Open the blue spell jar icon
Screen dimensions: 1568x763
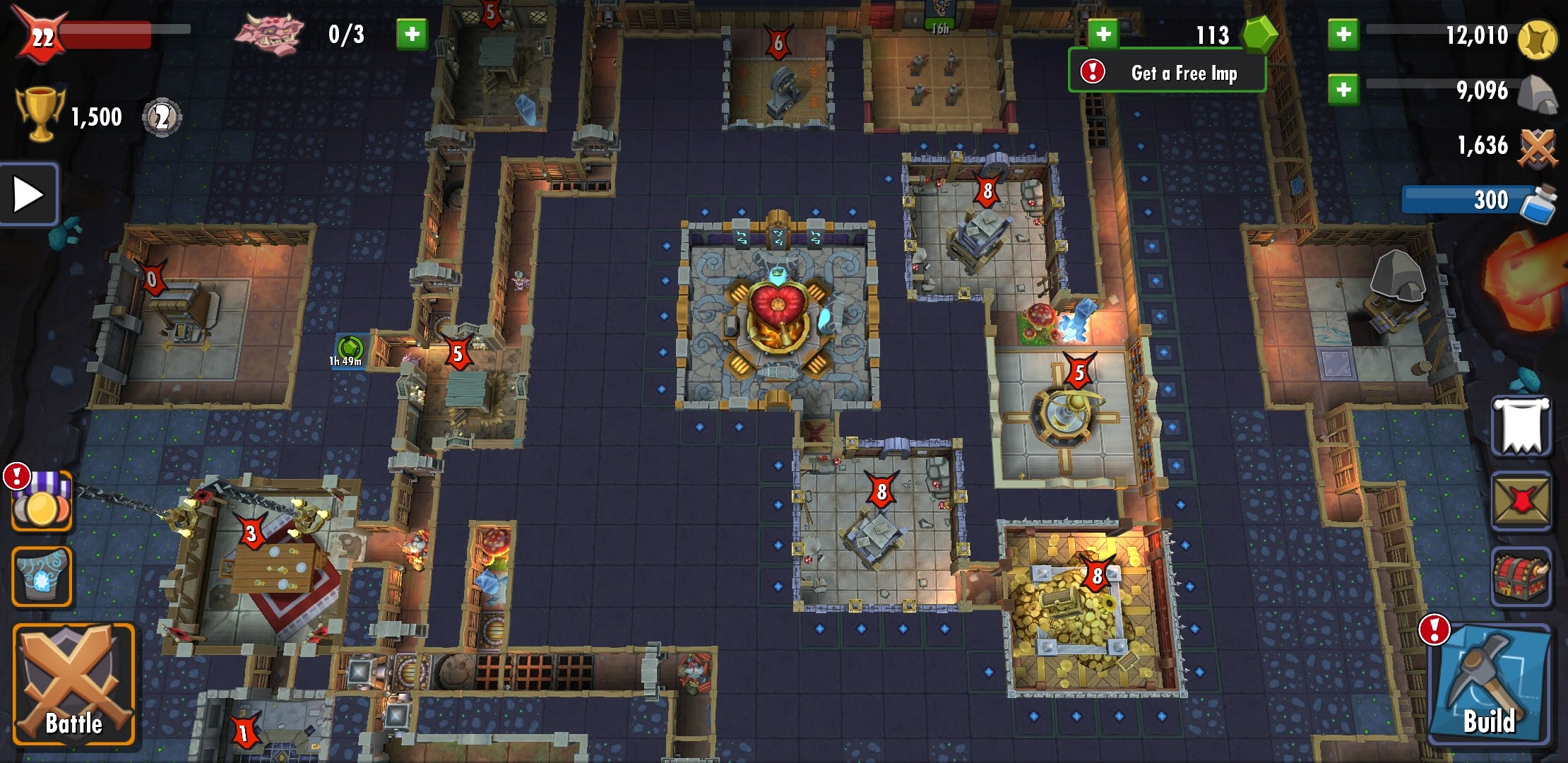41,576
